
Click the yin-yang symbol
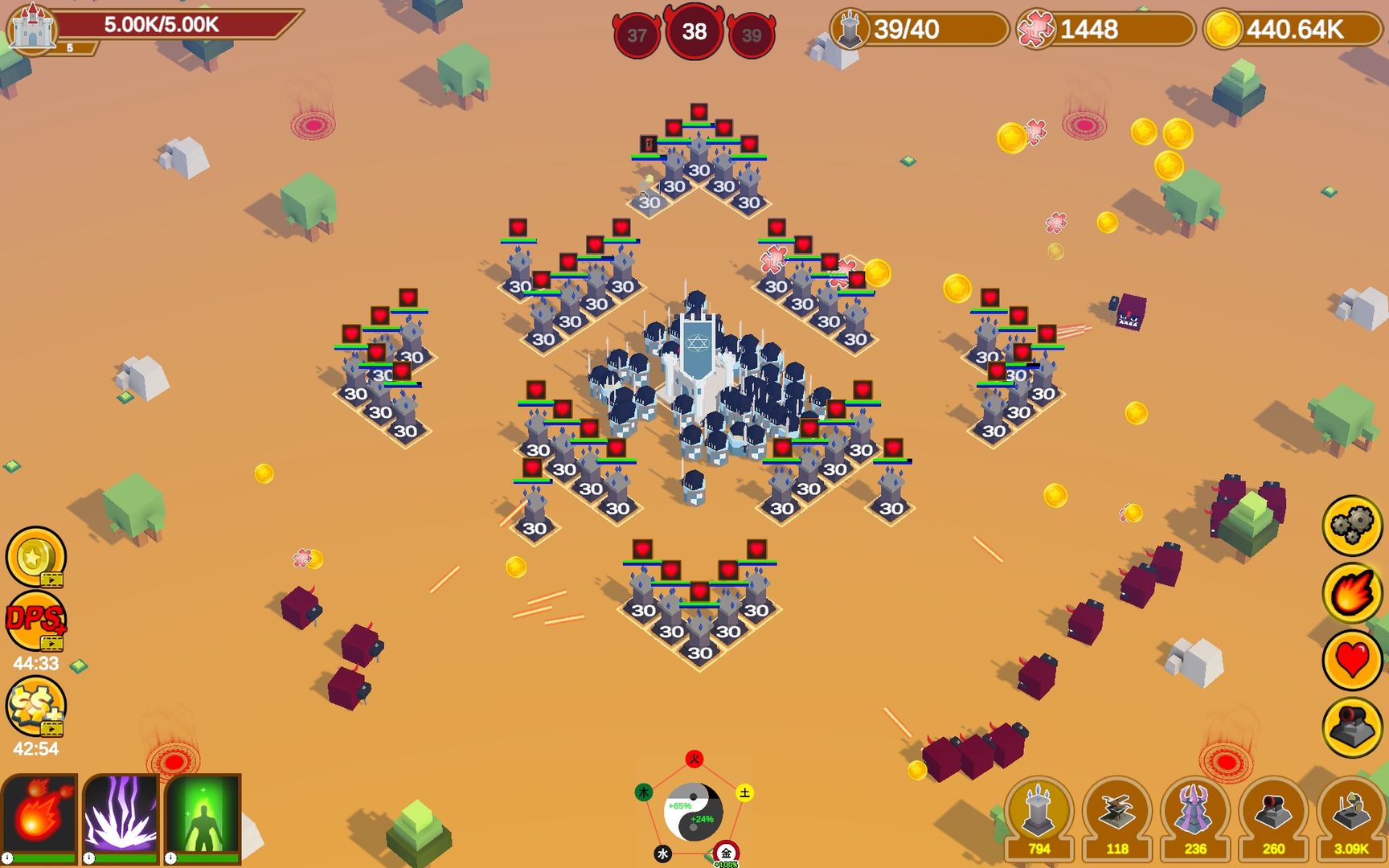[x=694, y=812]
